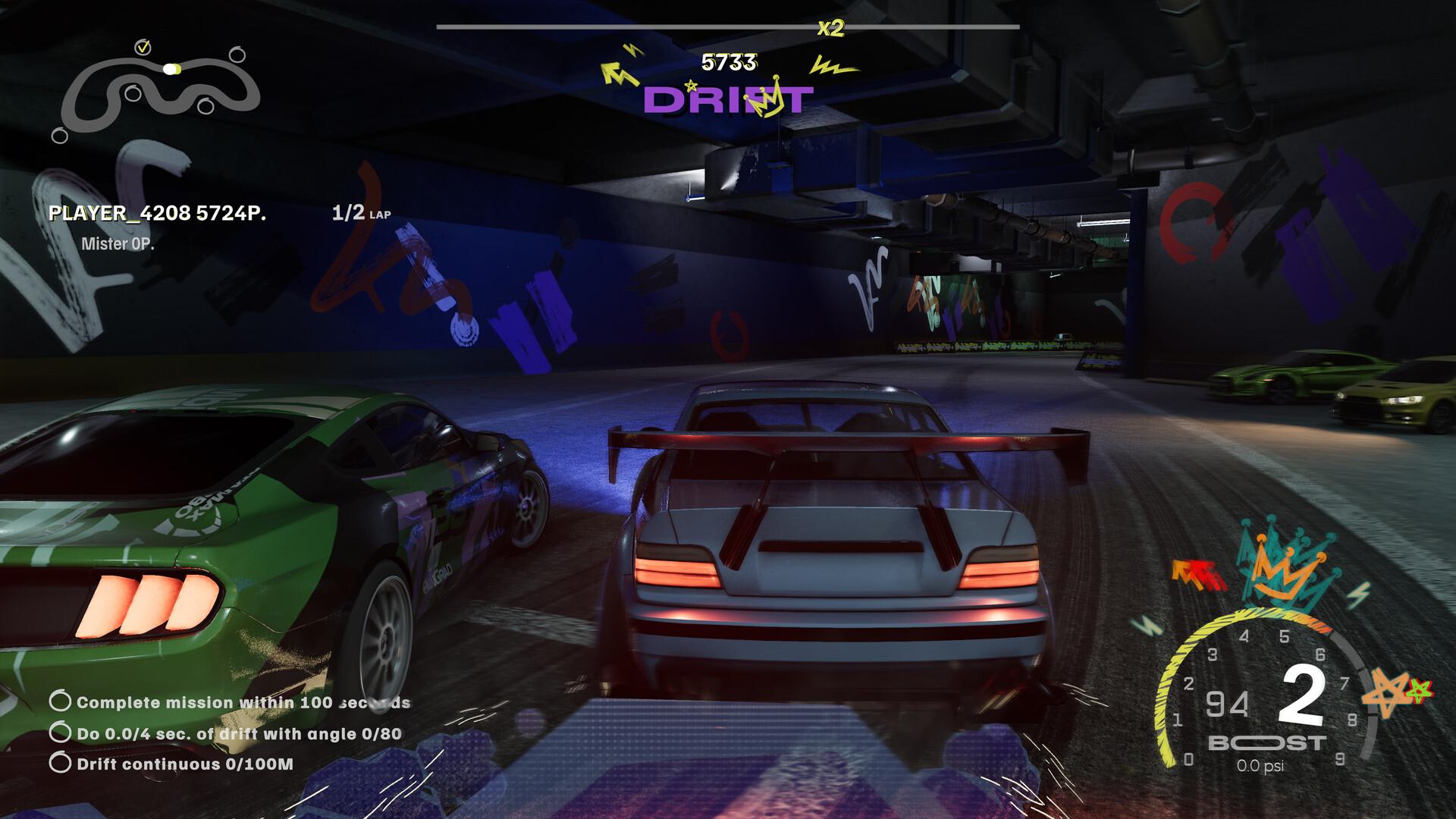
Task: Select the player position marker on minimap
Action: click(x=171, y=69)
